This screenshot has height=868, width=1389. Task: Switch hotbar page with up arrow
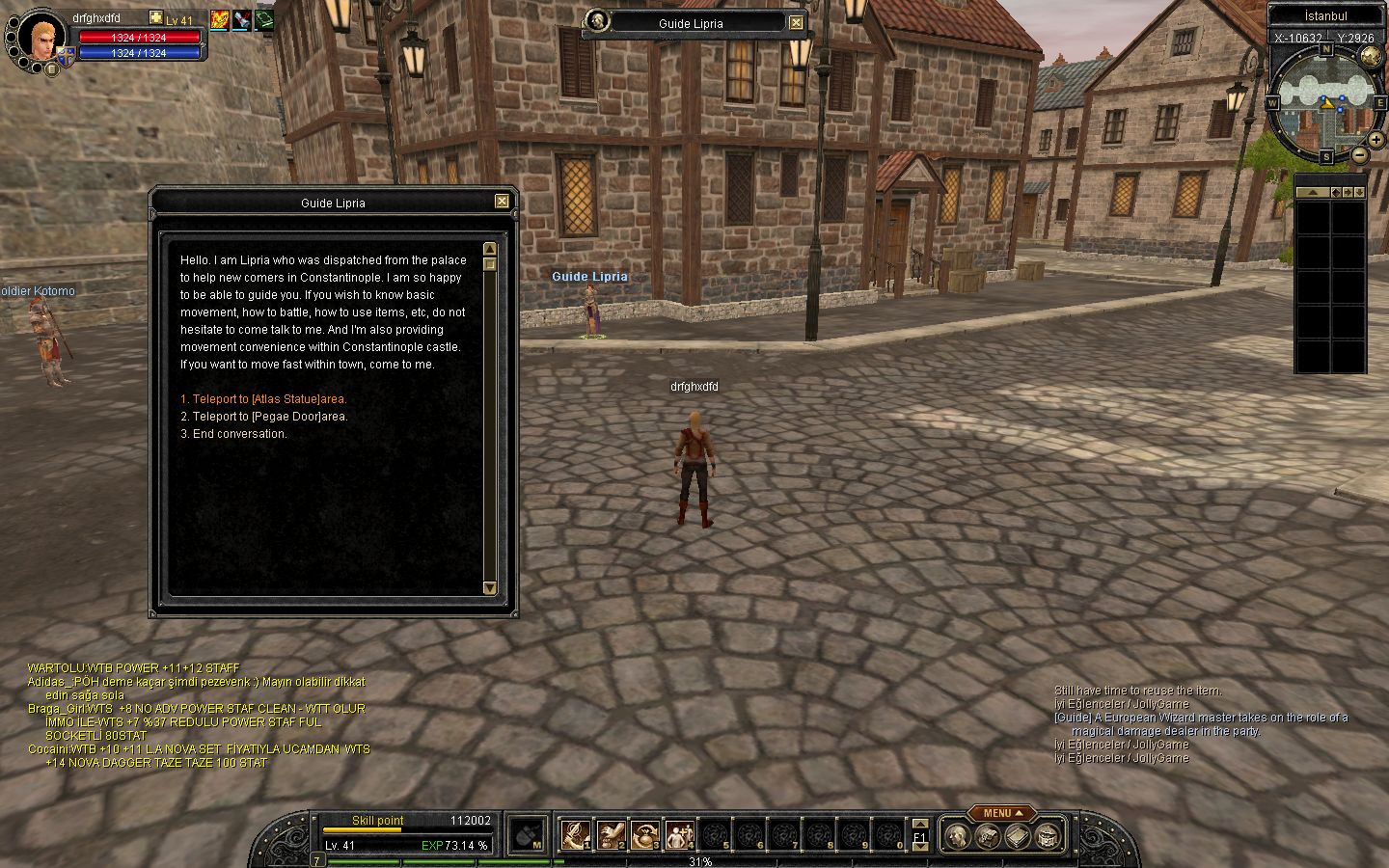919,824
